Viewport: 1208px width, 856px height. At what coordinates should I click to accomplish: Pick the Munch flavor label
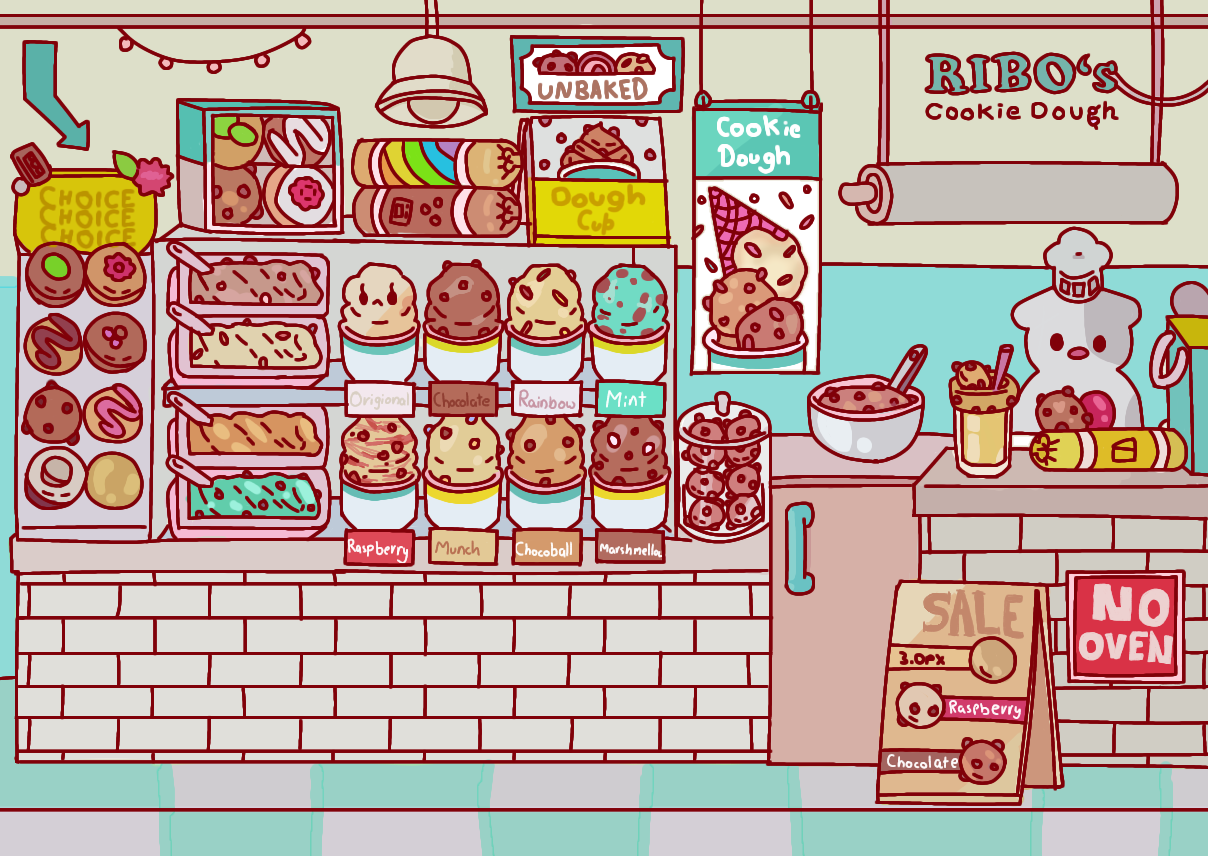463,548
